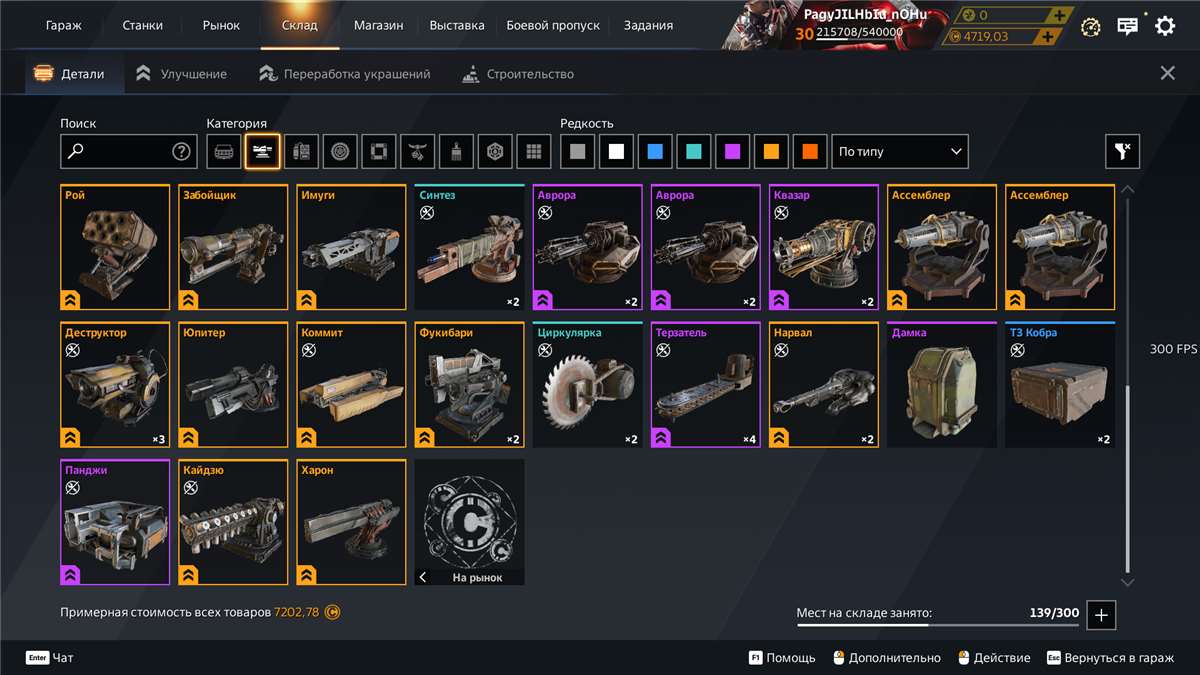Go to Боевой пропуск
Viewport: 1200px width, 675px height.
point(553,25)
